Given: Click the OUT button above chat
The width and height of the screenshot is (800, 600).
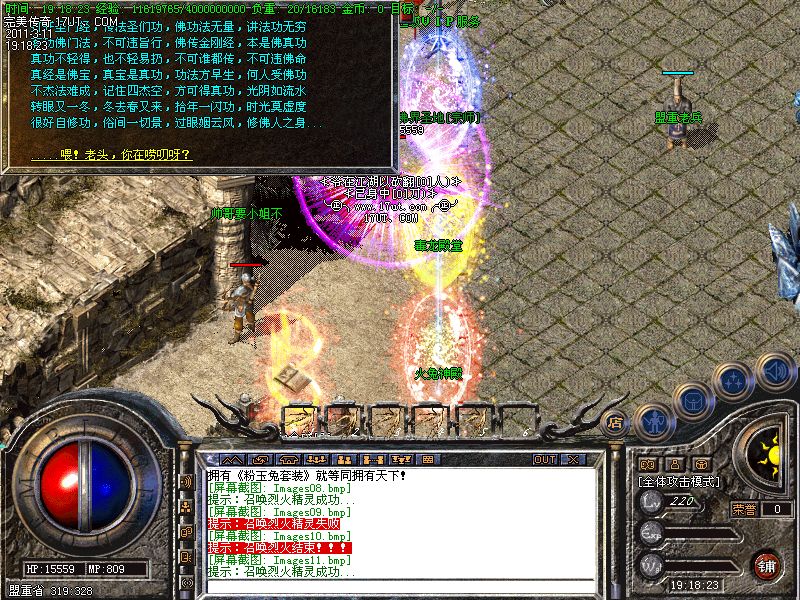Looking at the screenshot, I should click(x=544, y=459).
